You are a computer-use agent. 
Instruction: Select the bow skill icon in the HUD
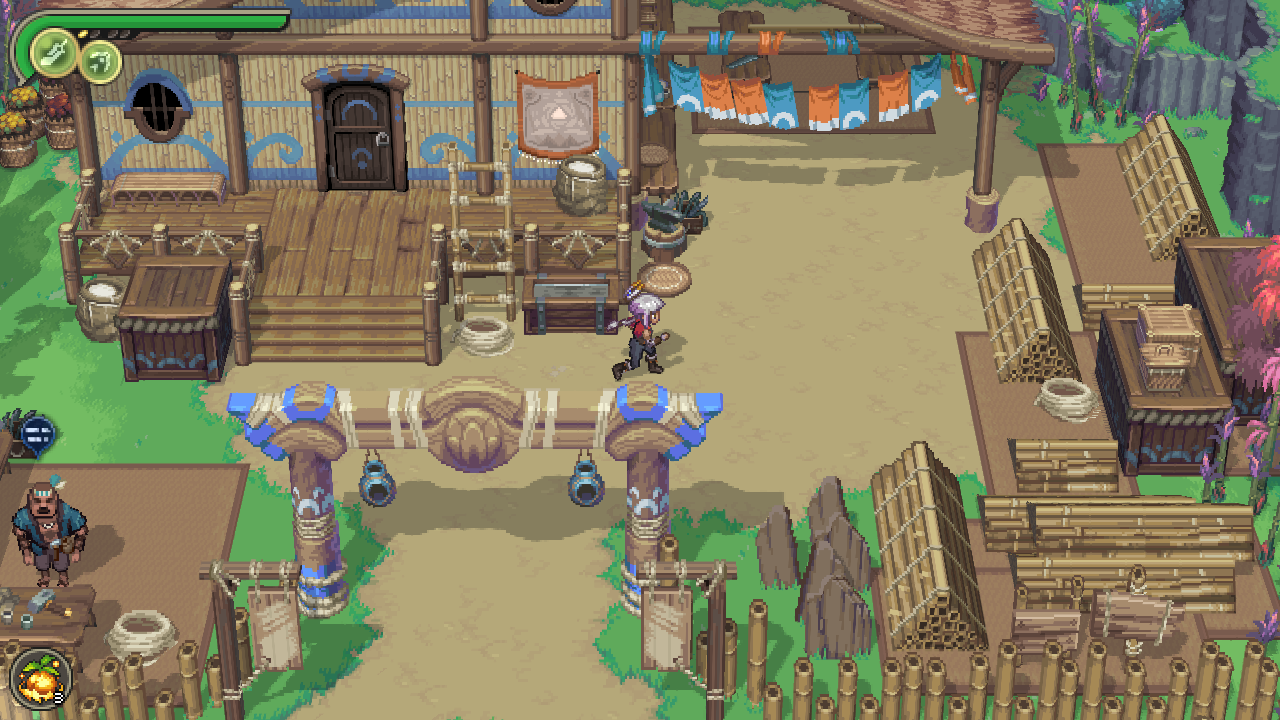100,62
